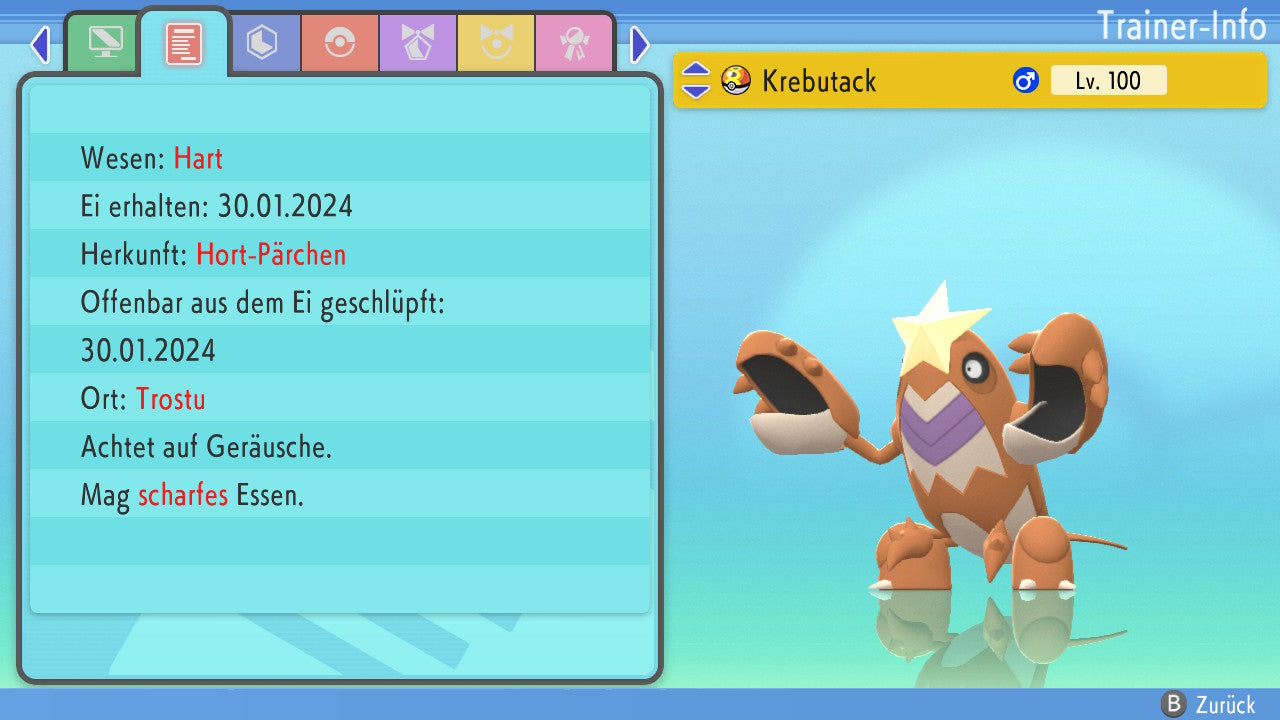Open the blue hexagon stats tab
Screen dimensions: 1280x720
tap(262, 43)
